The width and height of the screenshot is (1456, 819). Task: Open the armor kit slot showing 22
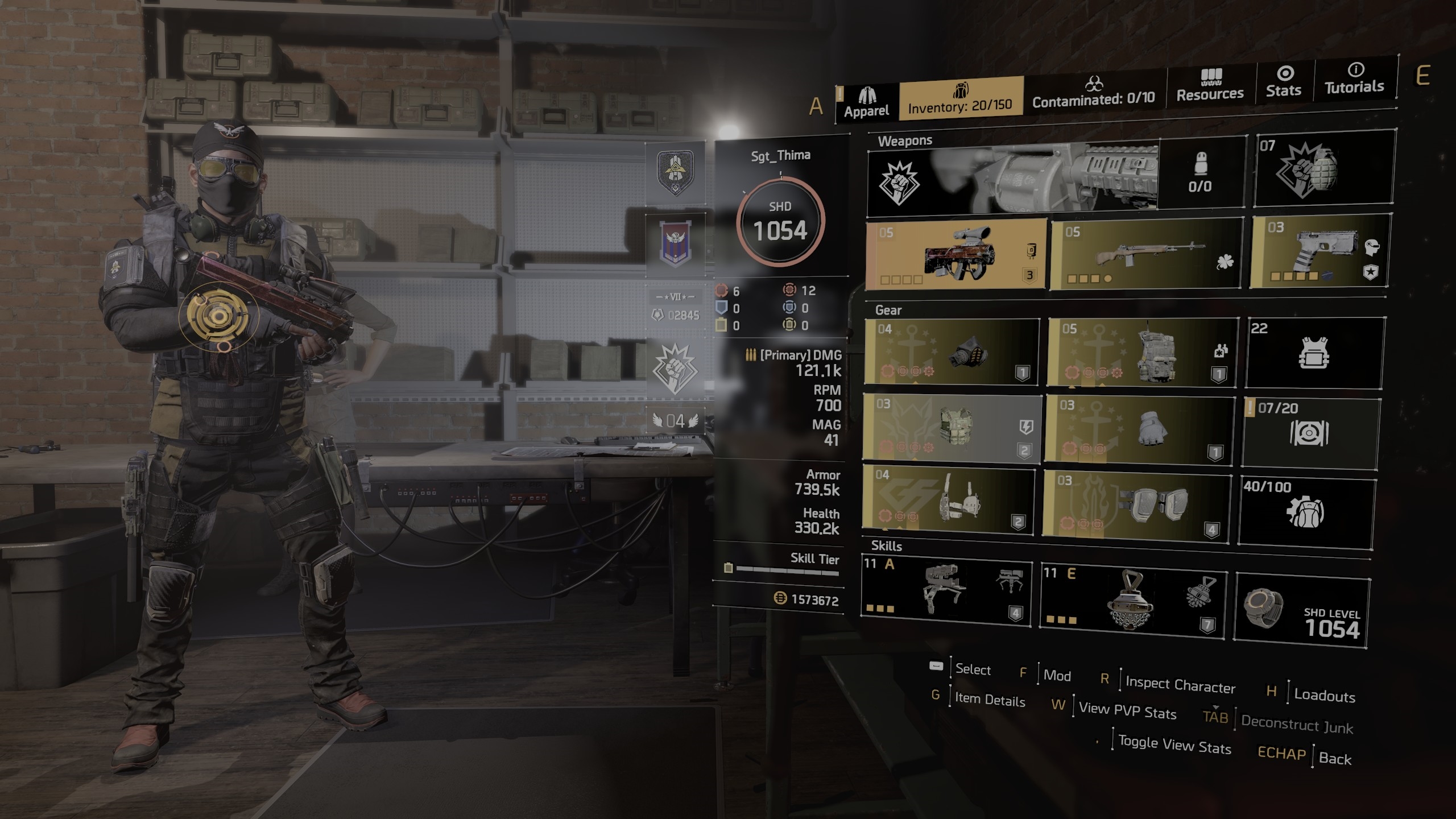[1314, 353]
